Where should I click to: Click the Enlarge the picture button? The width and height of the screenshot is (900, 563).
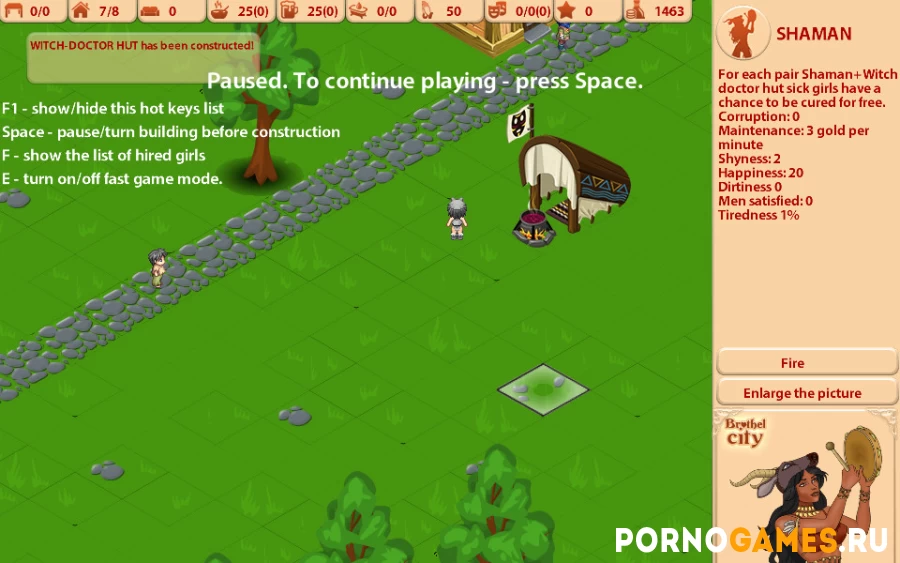coord(806,393)
